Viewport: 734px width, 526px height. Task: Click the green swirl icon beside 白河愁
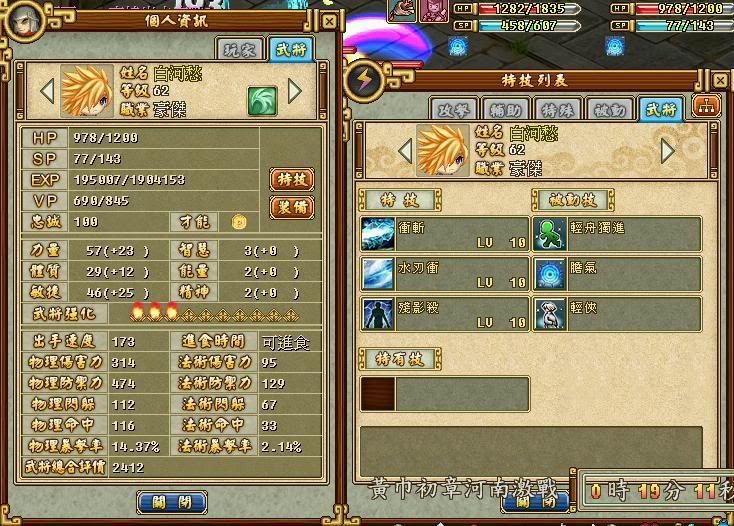262,98
